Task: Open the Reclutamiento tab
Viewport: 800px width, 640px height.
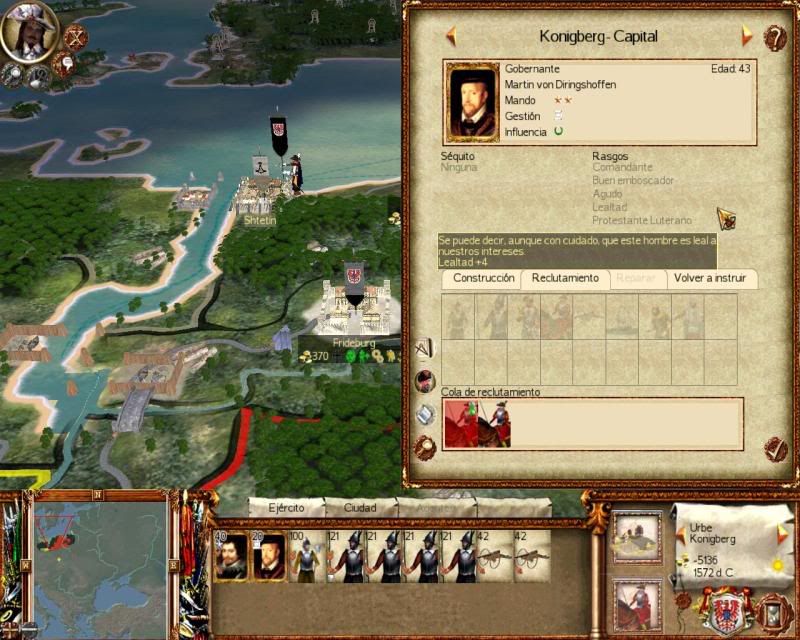Action: [565, 278]
